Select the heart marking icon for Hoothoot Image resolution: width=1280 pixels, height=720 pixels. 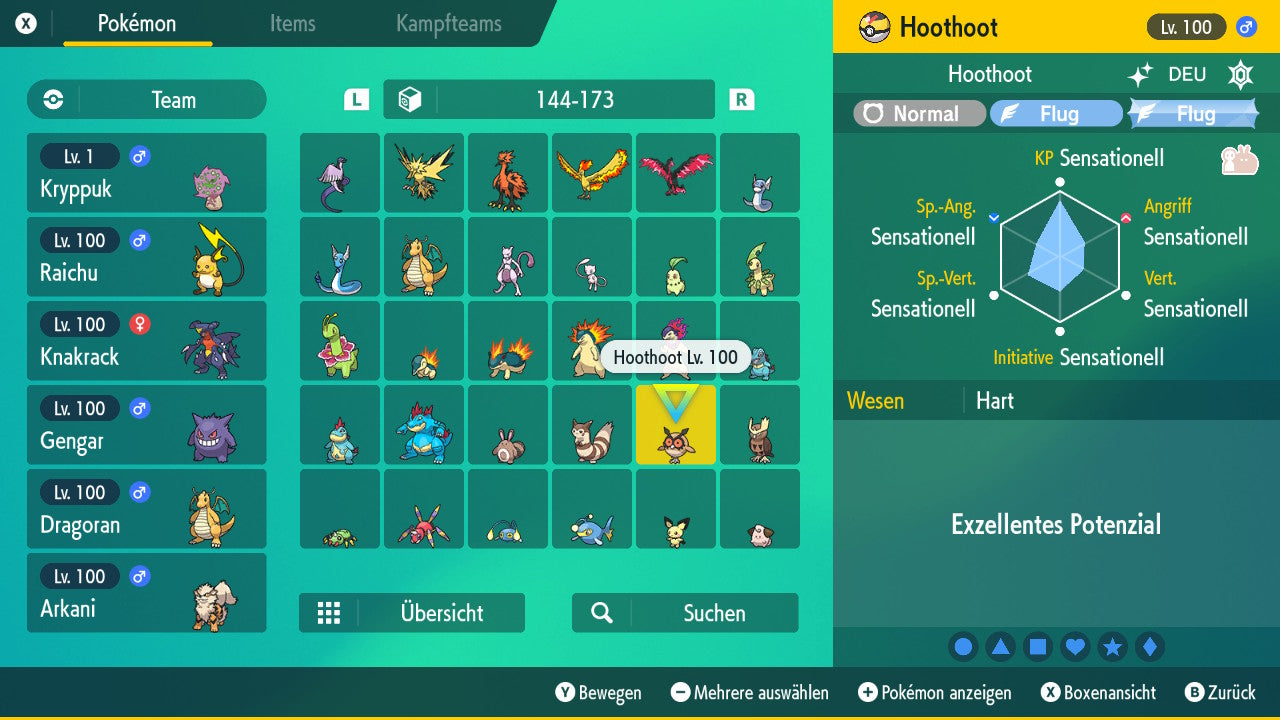coord(1075,647)
